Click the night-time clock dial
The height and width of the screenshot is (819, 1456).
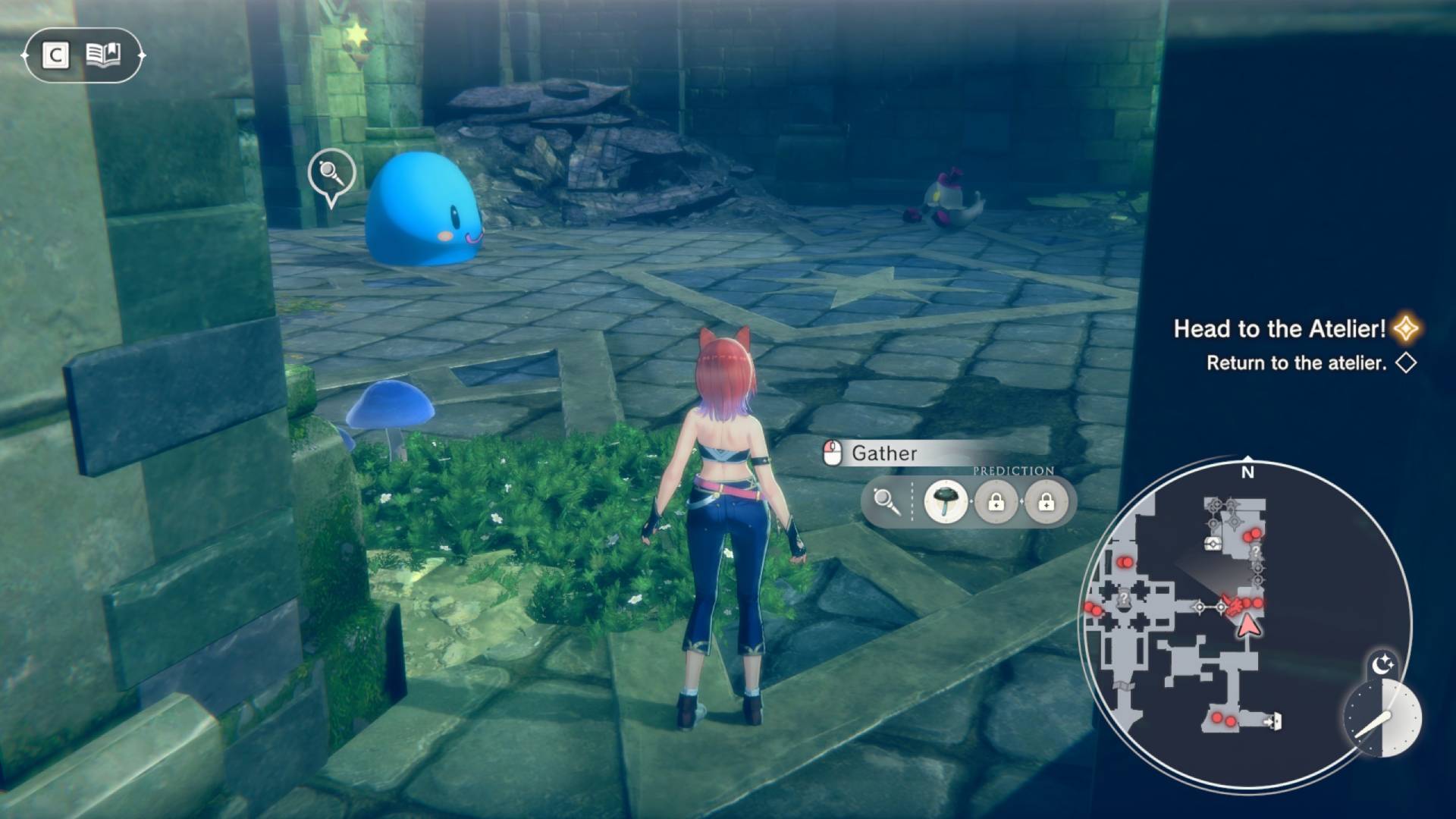click(1382, 717)
